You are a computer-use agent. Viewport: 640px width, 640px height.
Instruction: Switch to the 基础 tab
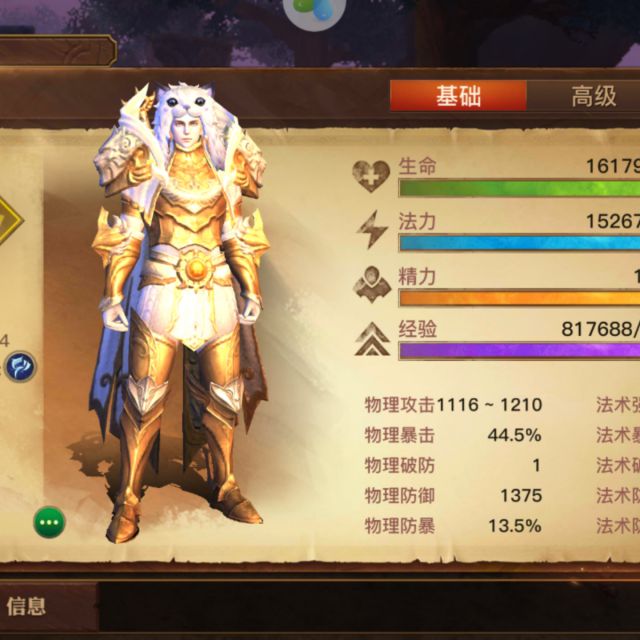tap(458, 96)
